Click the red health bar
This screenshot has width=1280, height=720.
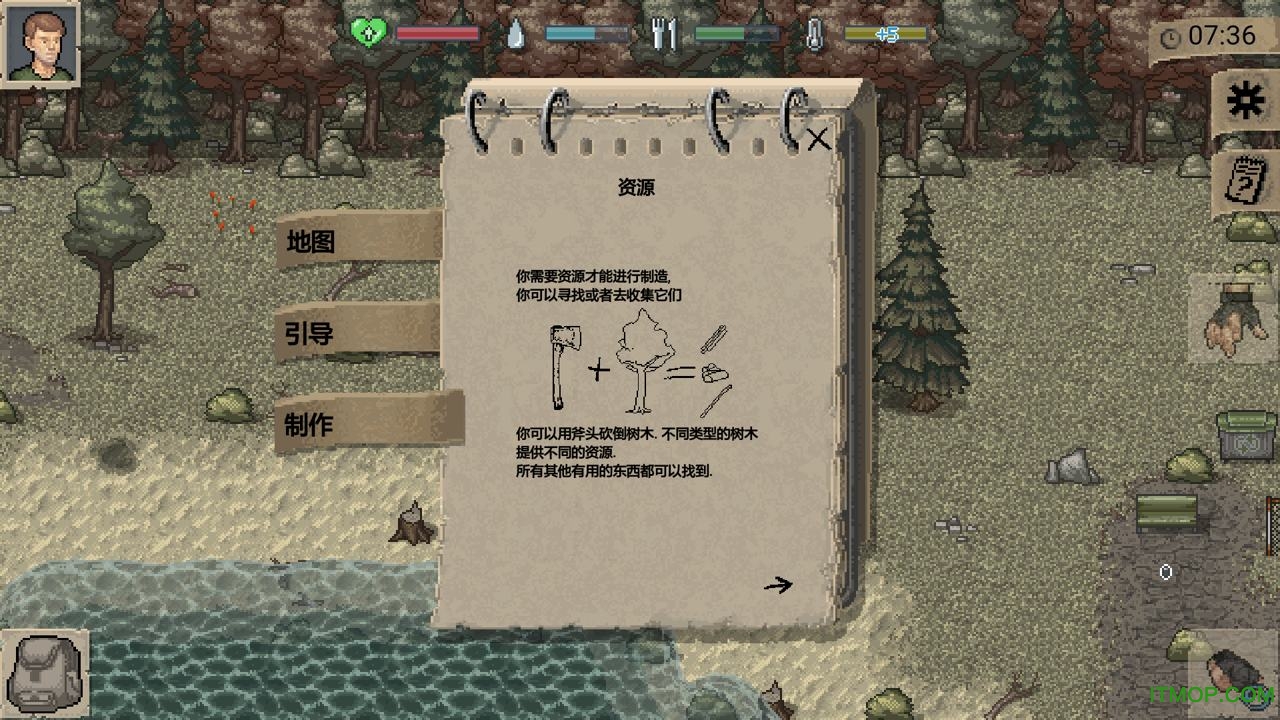[x=440, y=33]
